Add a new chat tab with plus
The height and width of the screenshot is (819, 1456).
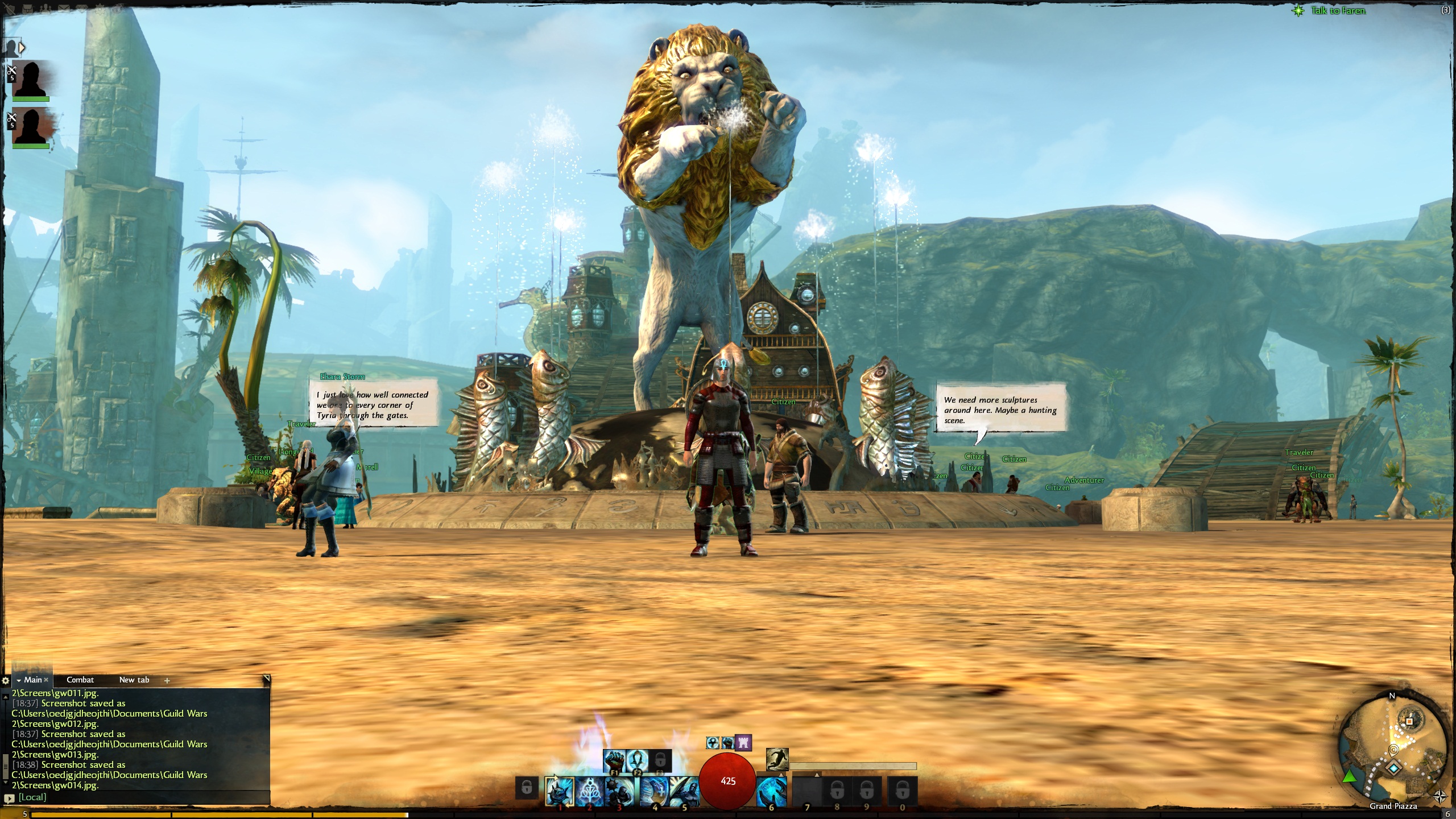(167, 680)
